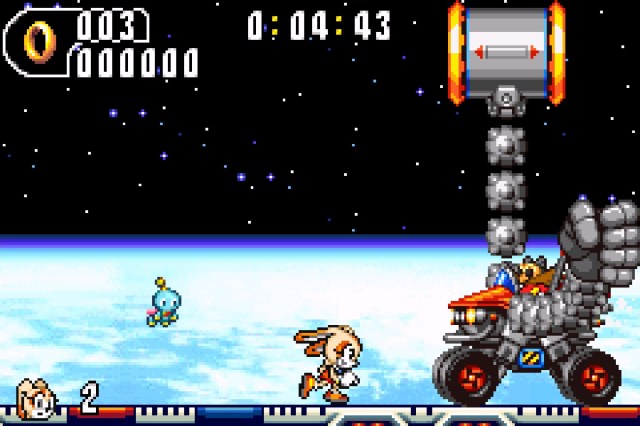
Task: Select Cream's face lives icon
Action: [37, 399]
